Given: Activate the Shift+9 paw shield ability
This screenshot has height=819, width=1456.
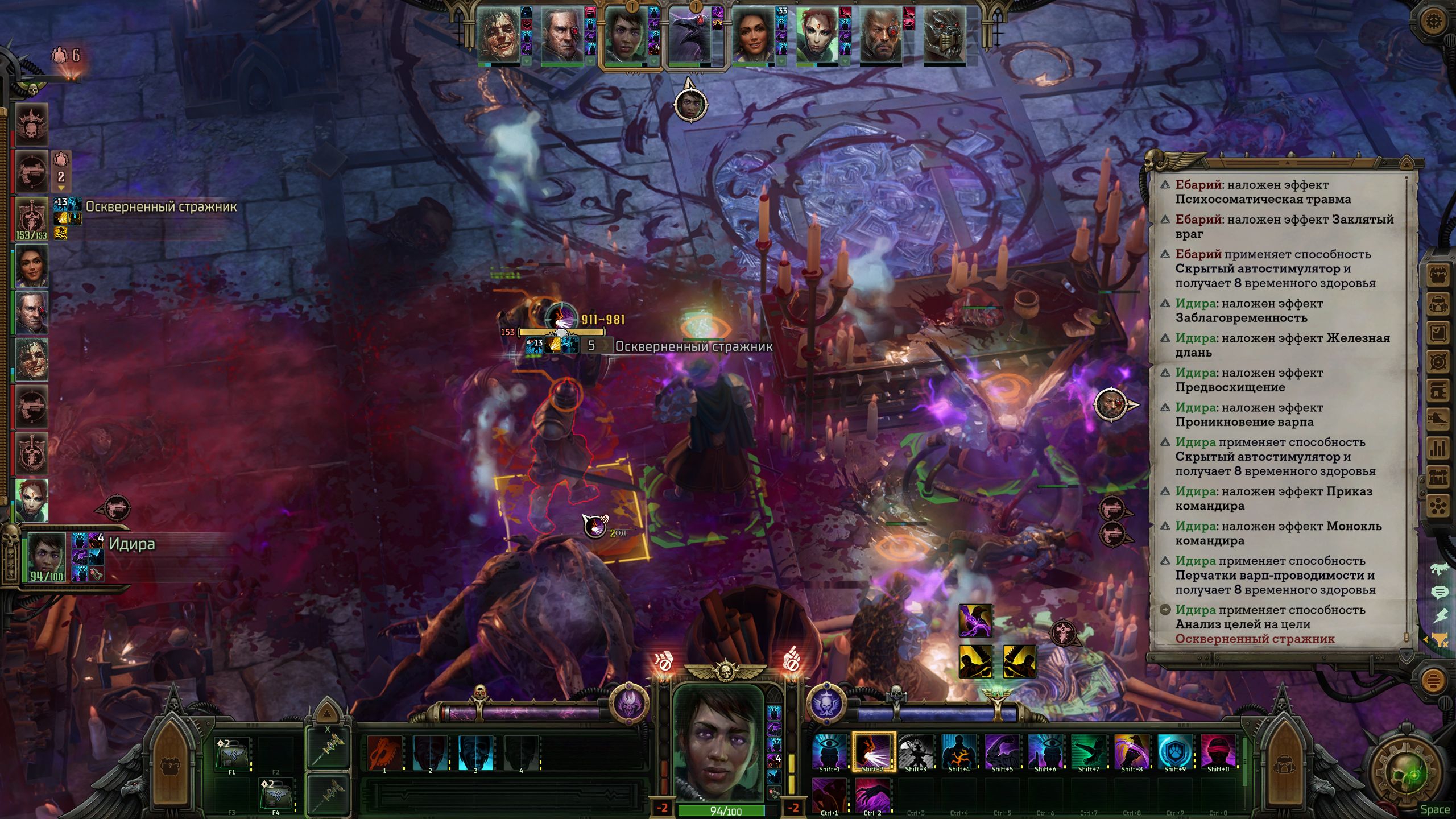Looking at the screenshot, I should pos(1174,751).
